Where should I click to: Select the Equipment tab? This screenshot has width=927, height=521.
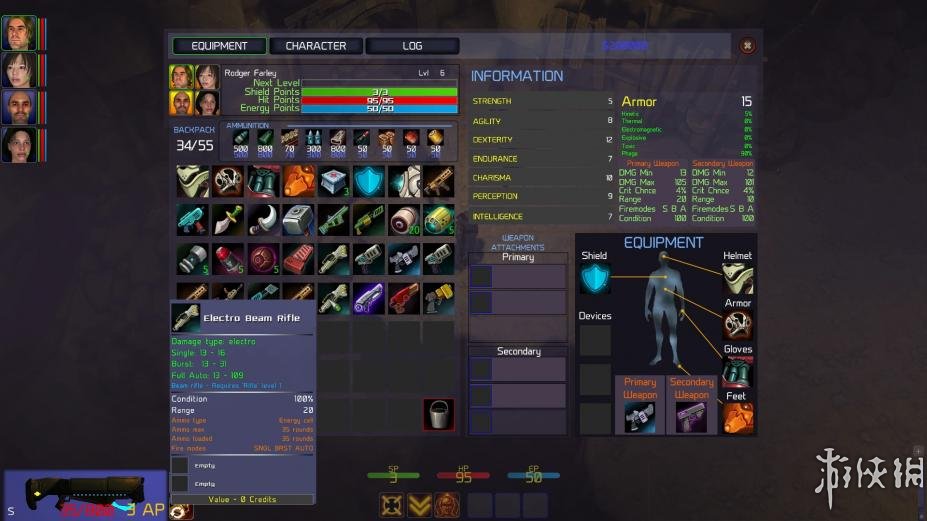pyautogui.click(x=219, y=46)
